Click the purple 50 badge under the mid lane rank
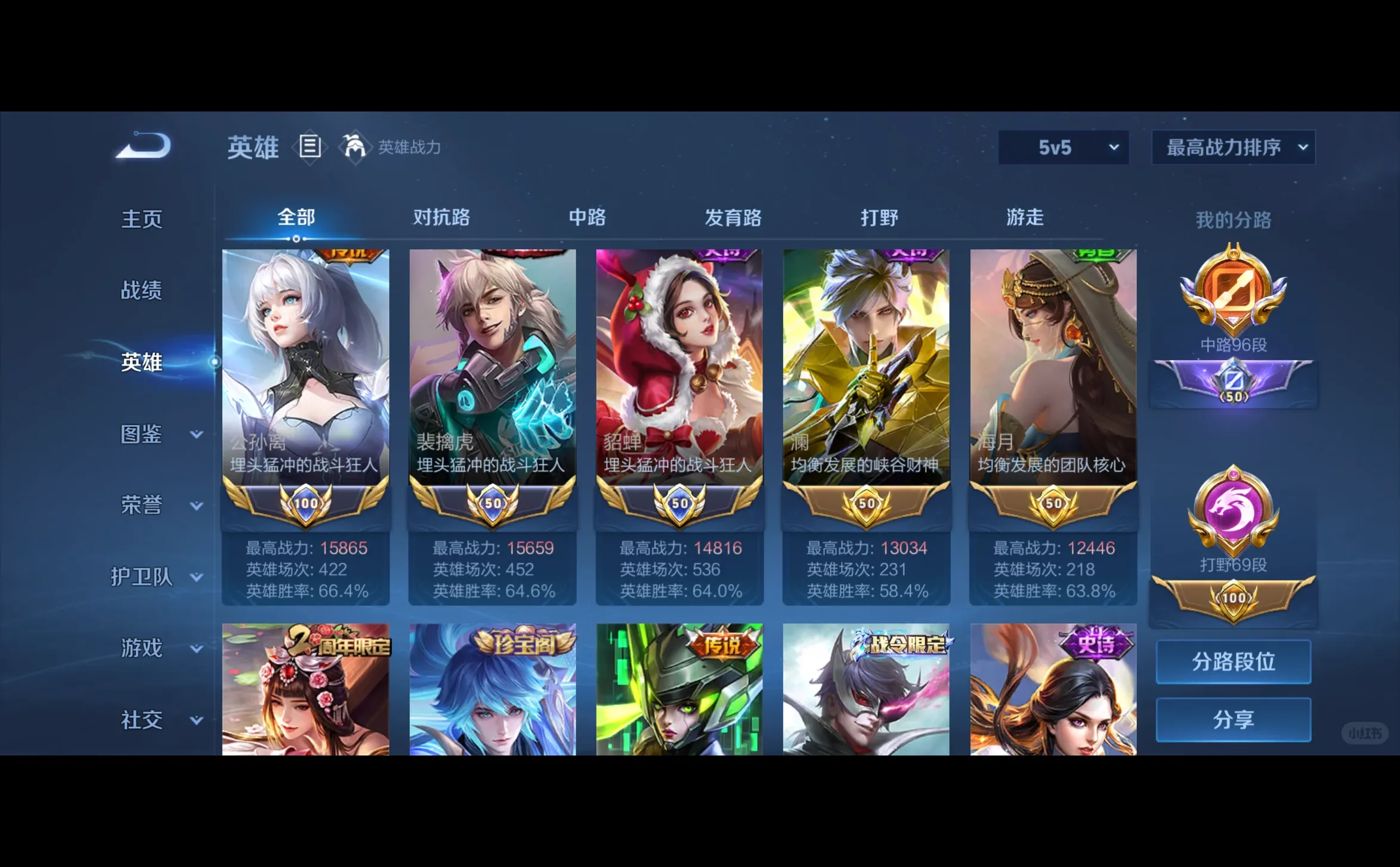 pyautogui.click(x=1233, y=382)
